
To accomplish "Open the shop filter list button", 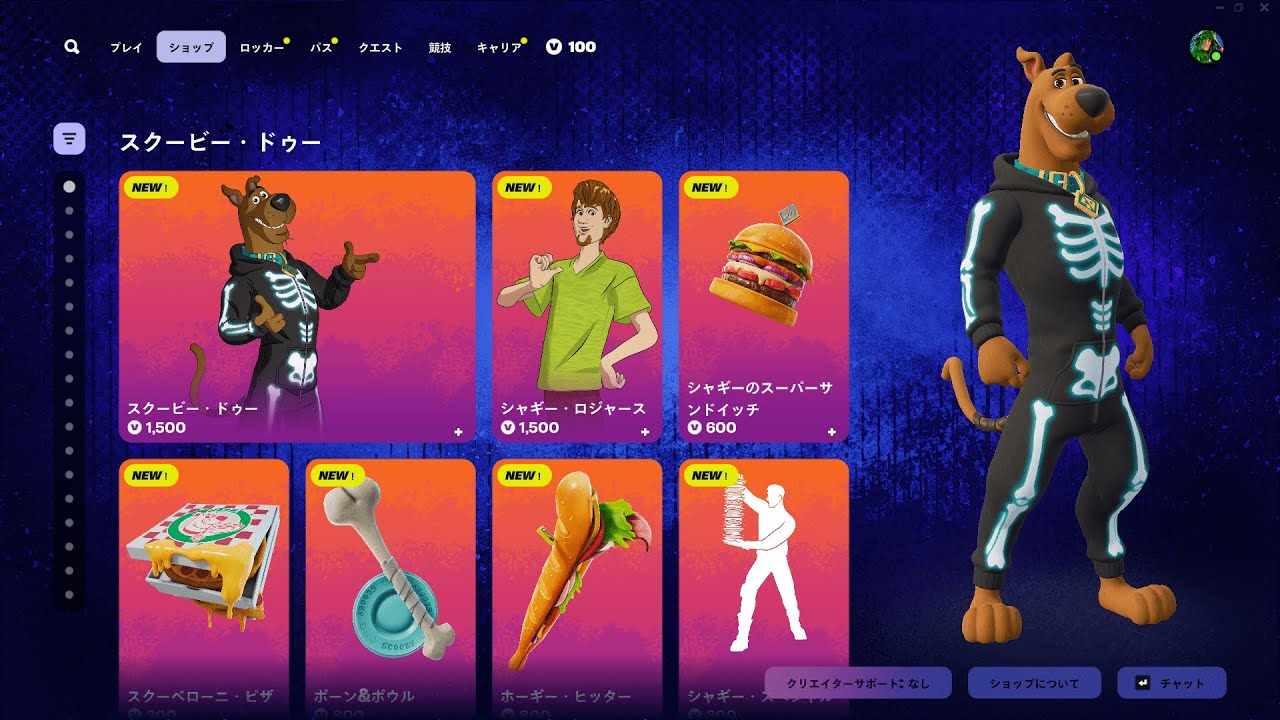I will (69, 138).
